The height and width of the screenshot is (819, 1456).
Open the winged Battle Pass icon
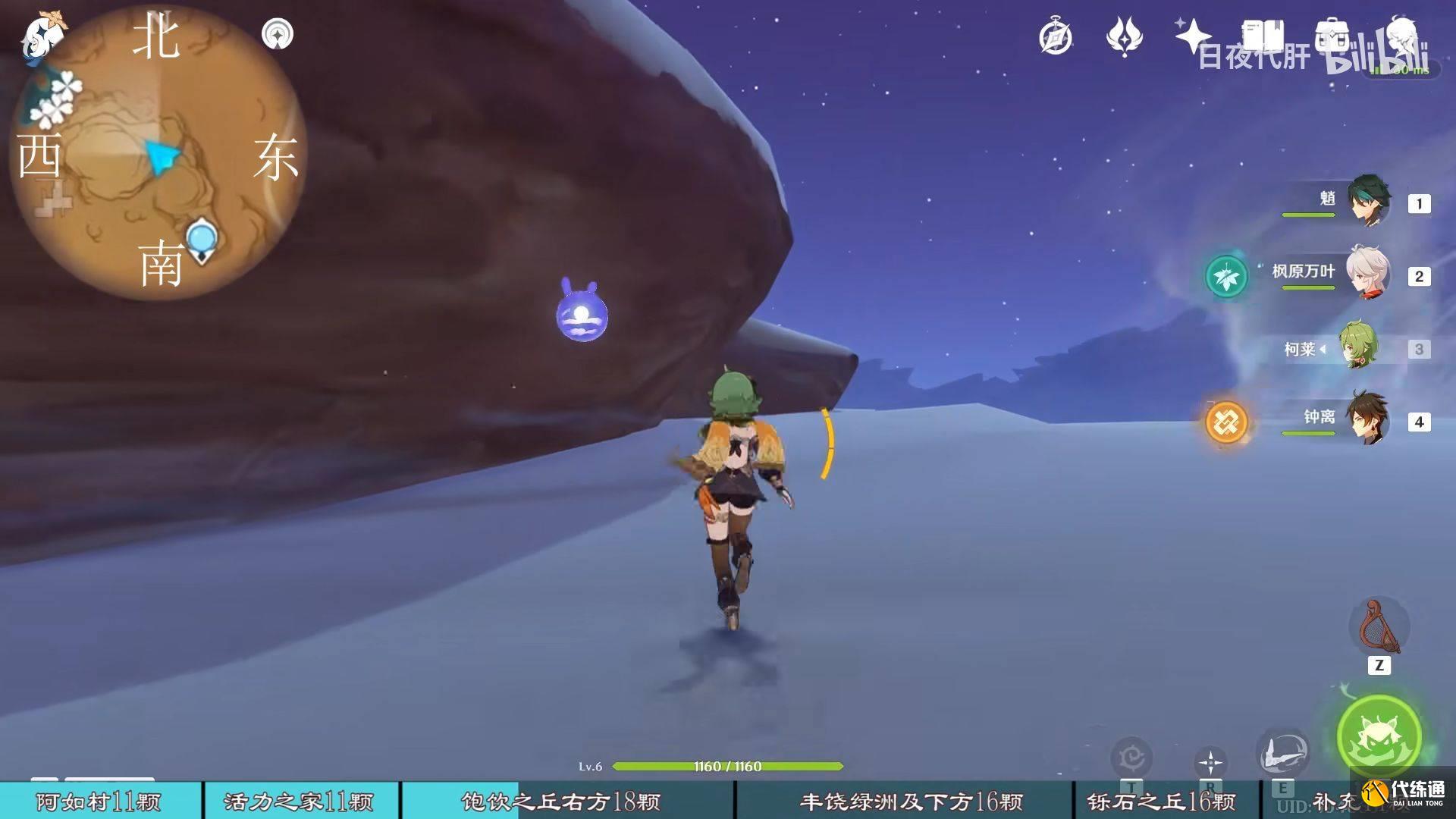[x=1124, y=36]
